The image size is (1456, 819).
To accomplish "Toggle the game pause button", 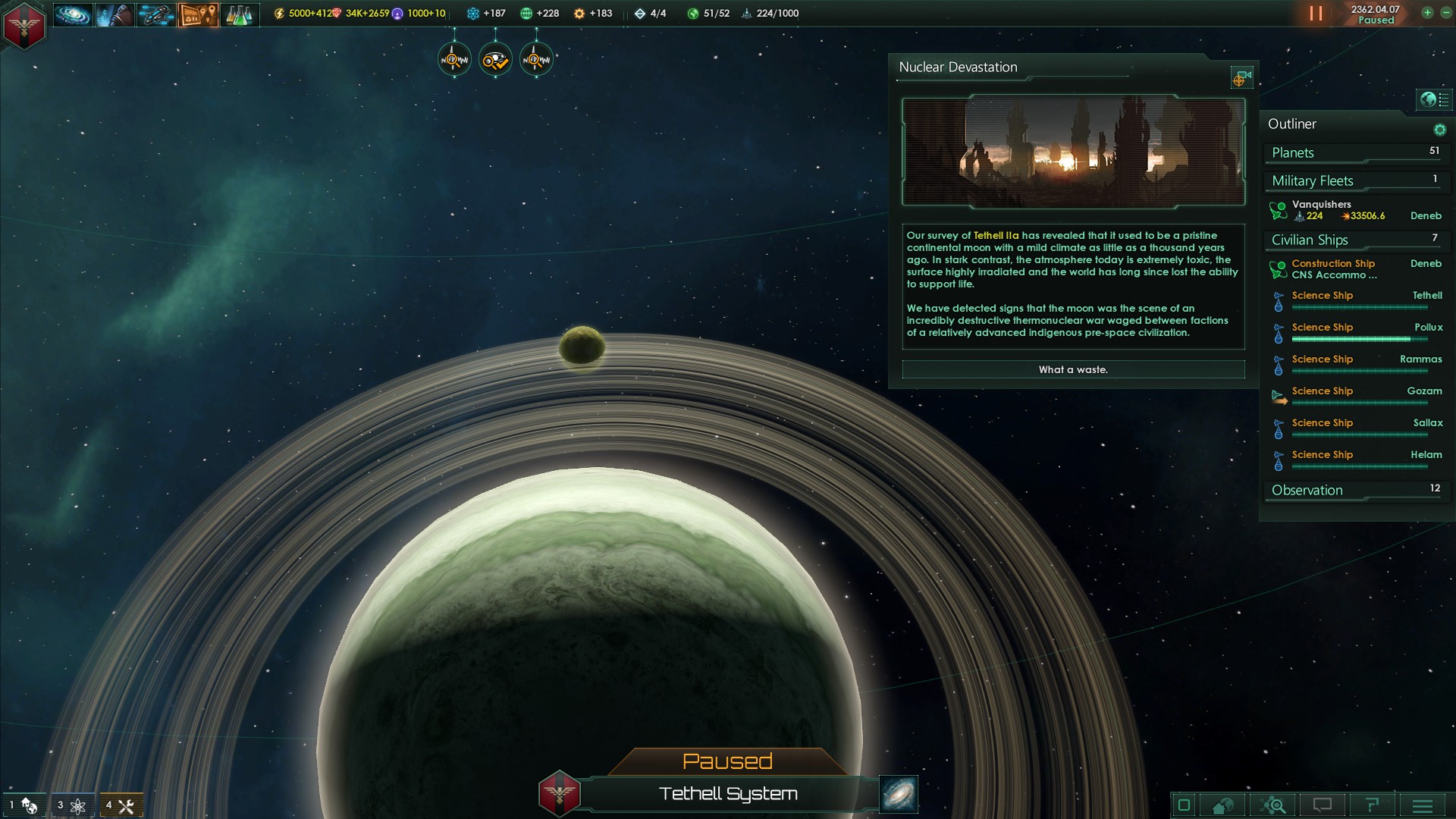I will [x=1316, y=14].
